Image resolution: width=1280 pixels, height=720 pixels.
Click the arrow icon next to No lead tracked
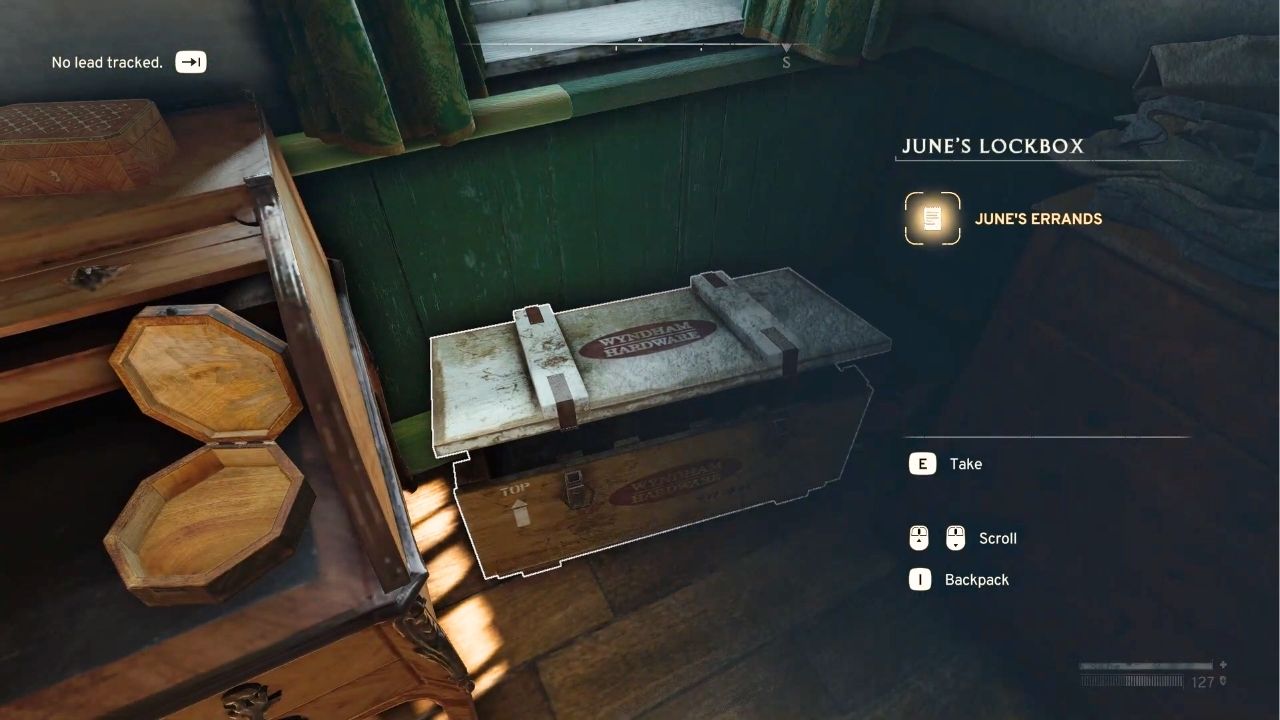(x=190, y=61)
